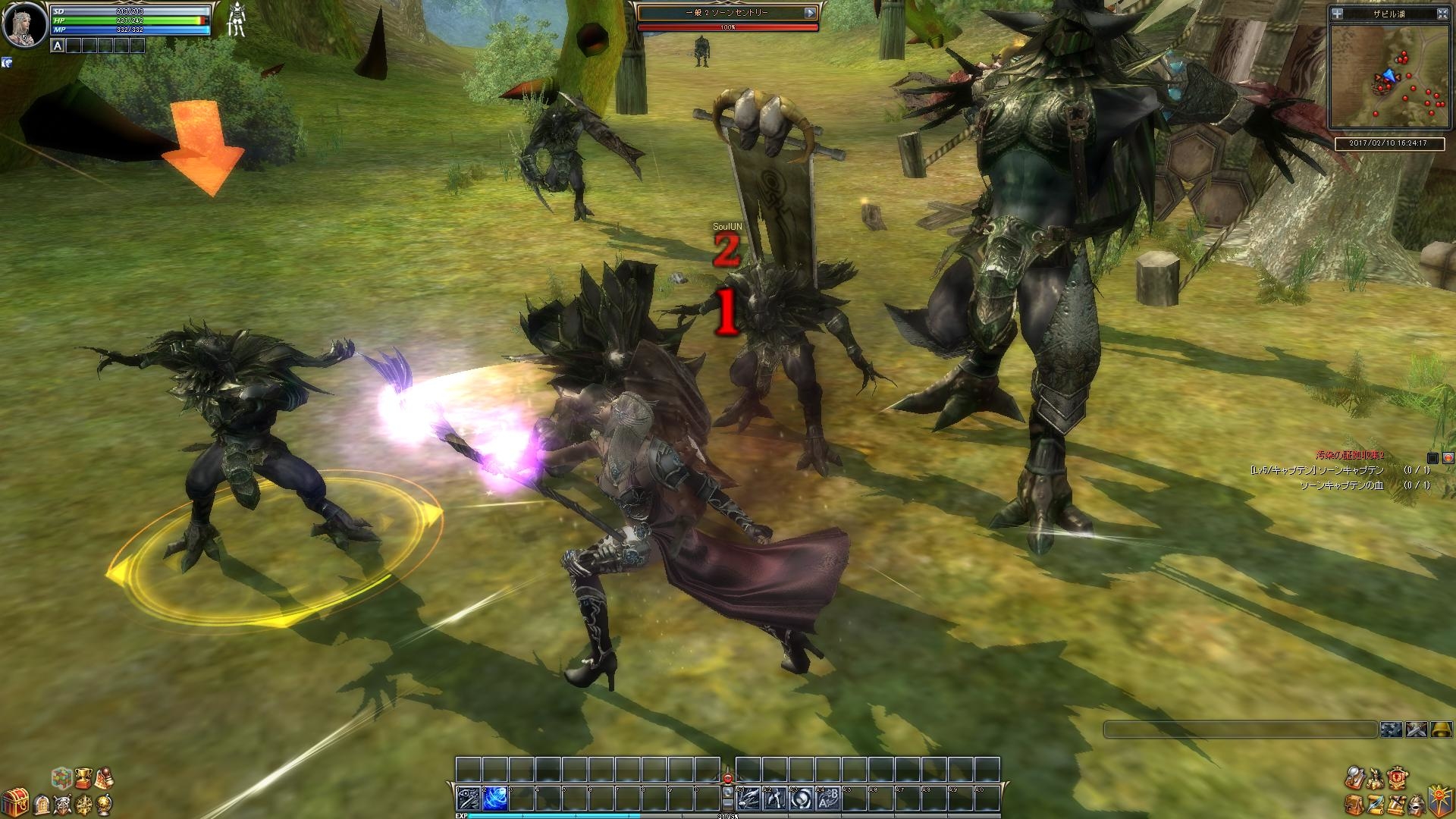The width and height of the screenshot is (1456, 819).
Task: Click the magnifying glass book icon
Action: (x=1354, y=777)
